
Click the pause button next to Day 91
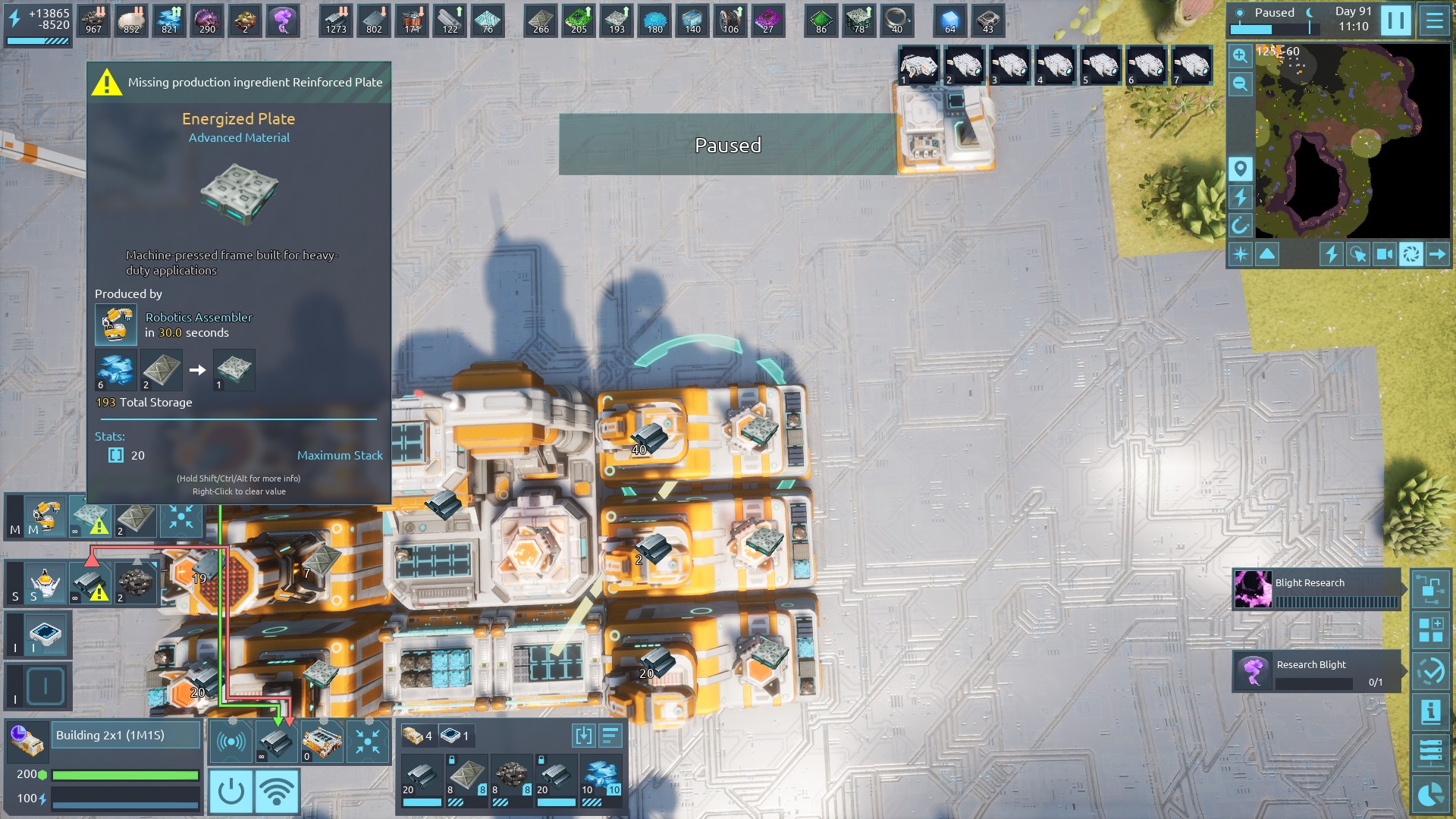coord(1395,20)
